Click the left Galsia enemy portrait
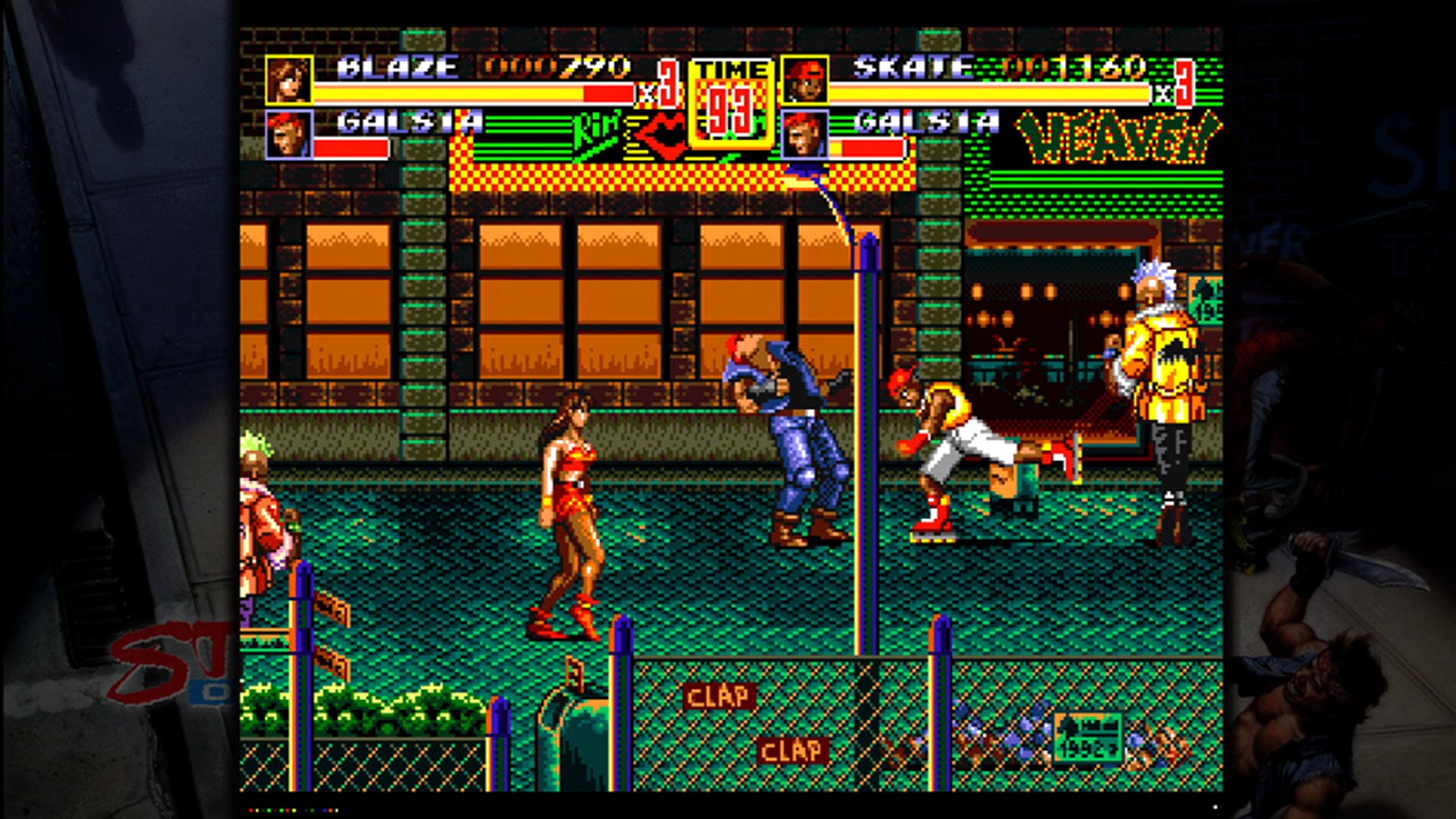 [289, 134]
